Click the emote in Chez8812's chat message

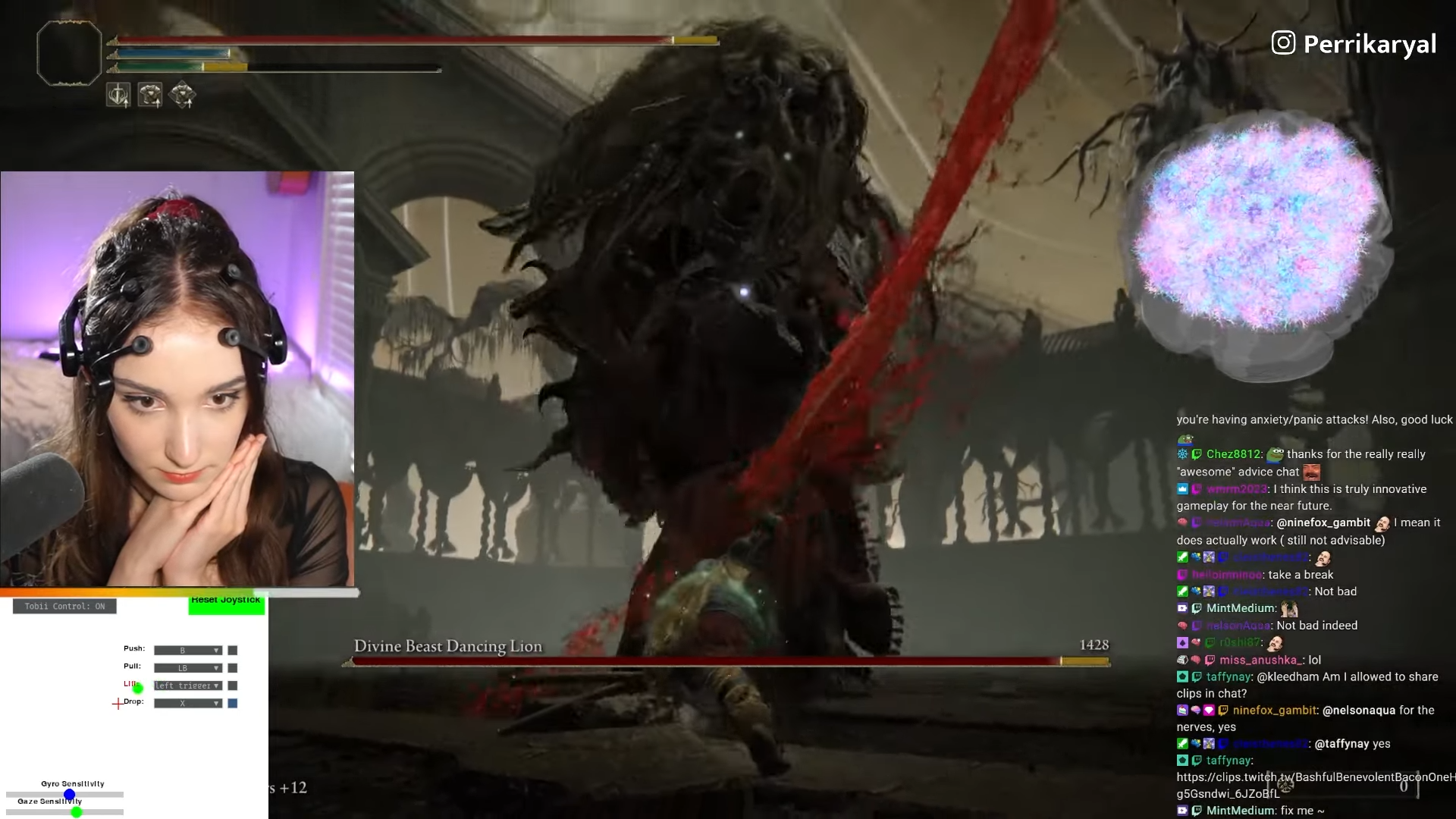pyautogui.click(x=1274, y=454)
